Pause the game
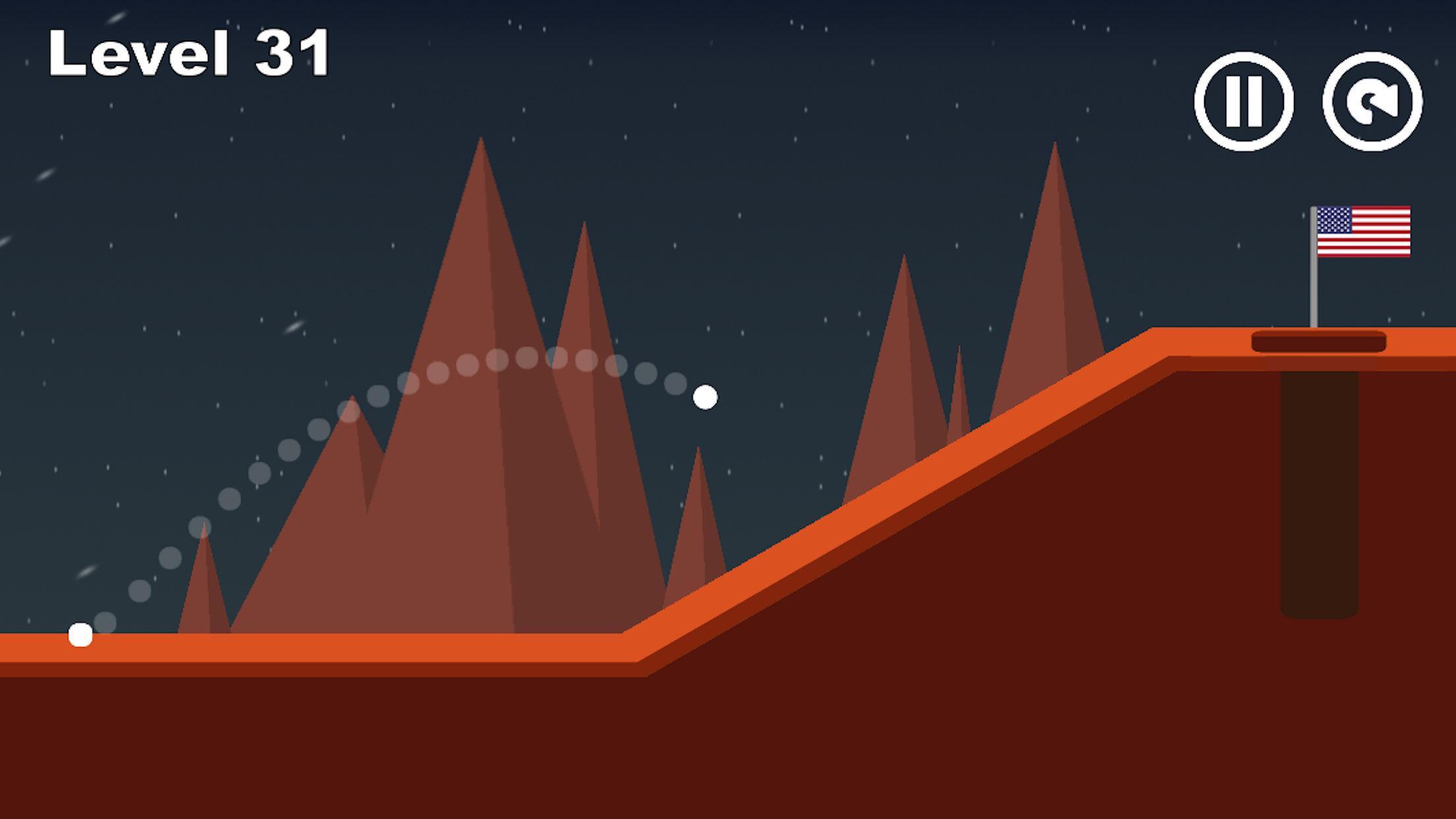 [1244, 102]
